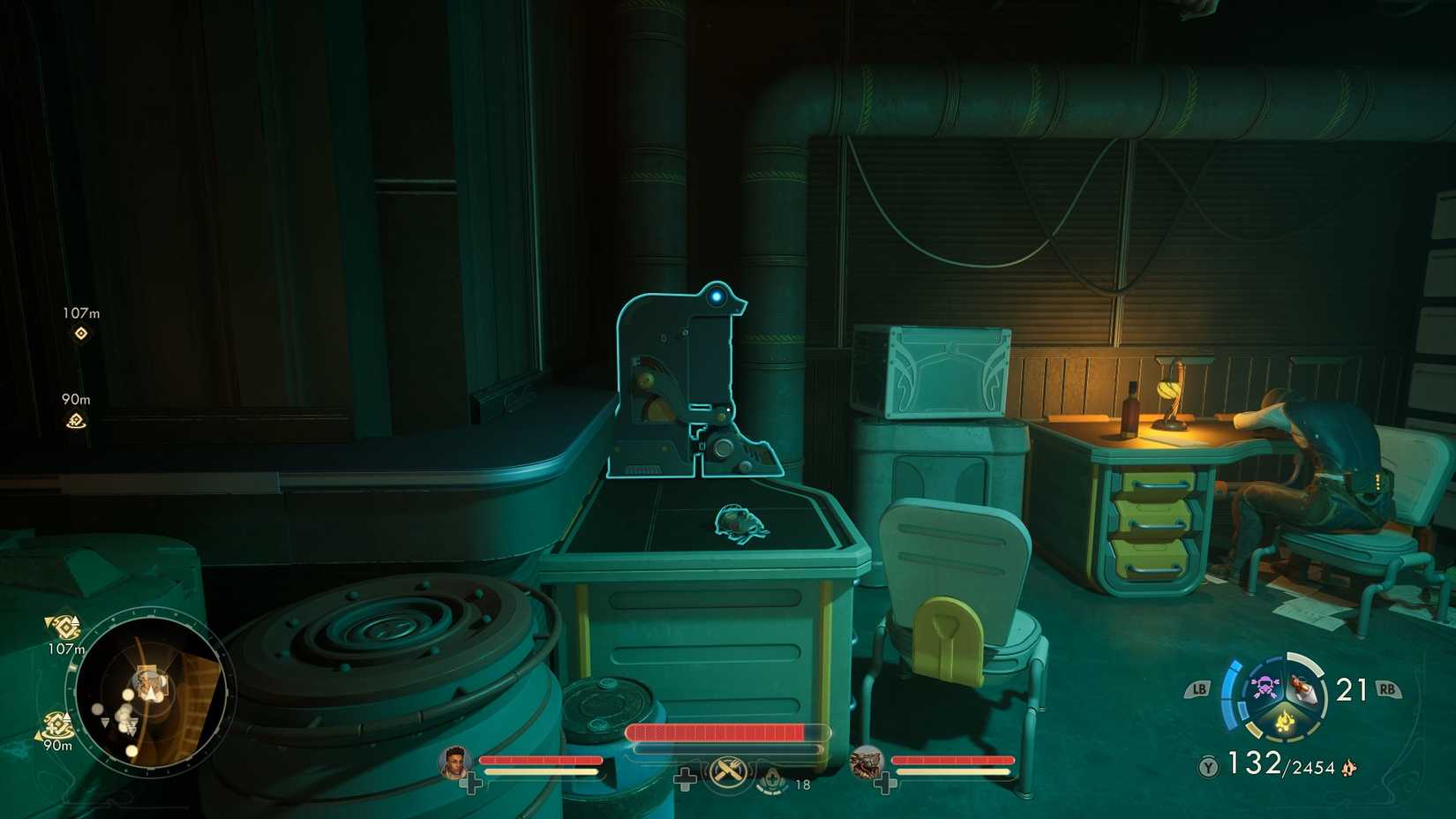Click the flame ammo icon beside 2454
This screenshot has width=1456, height=819.
[x=1348, y=769]
